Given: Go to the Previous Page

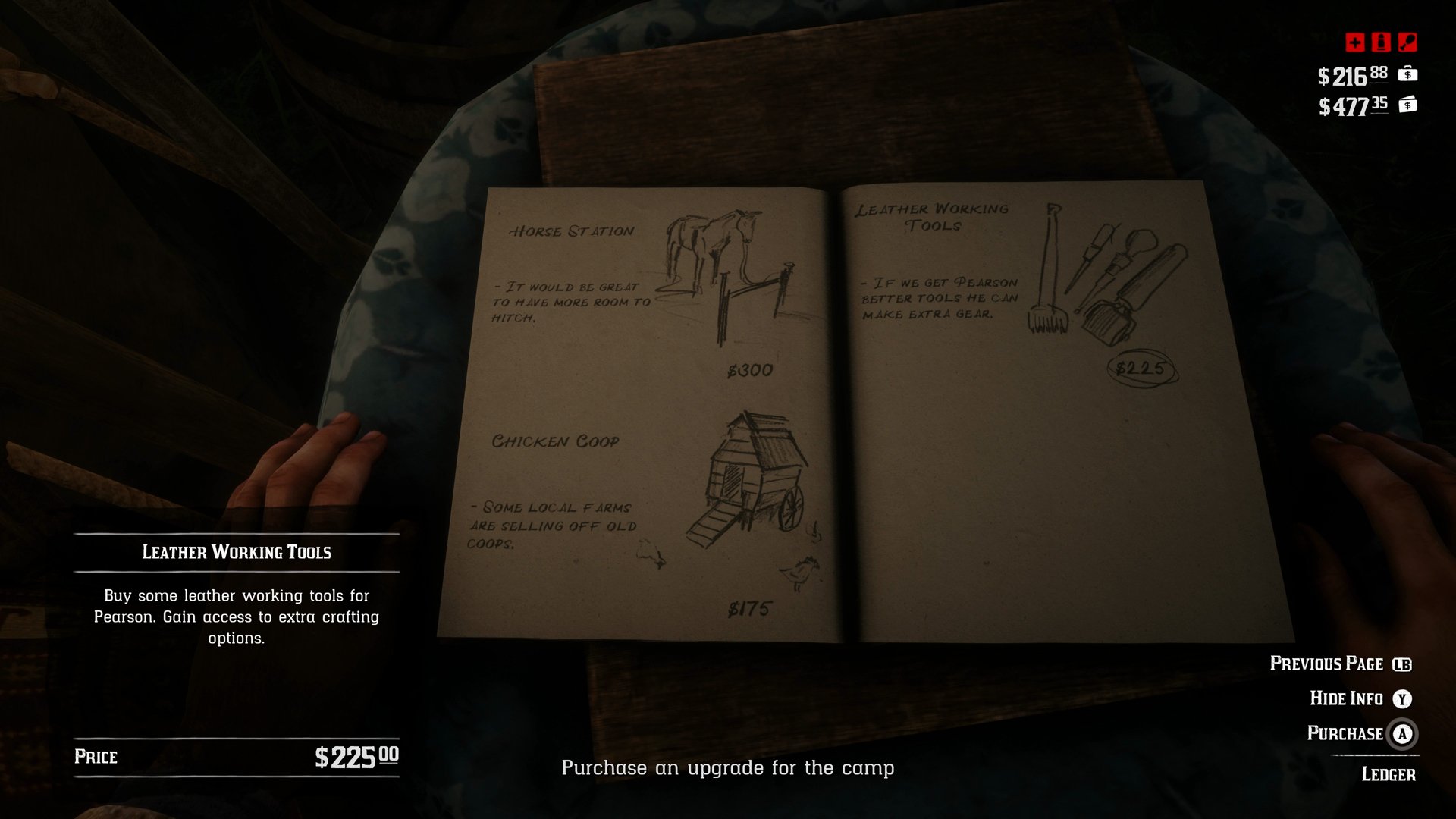Looking at the screenshot, I should 1329,664.
